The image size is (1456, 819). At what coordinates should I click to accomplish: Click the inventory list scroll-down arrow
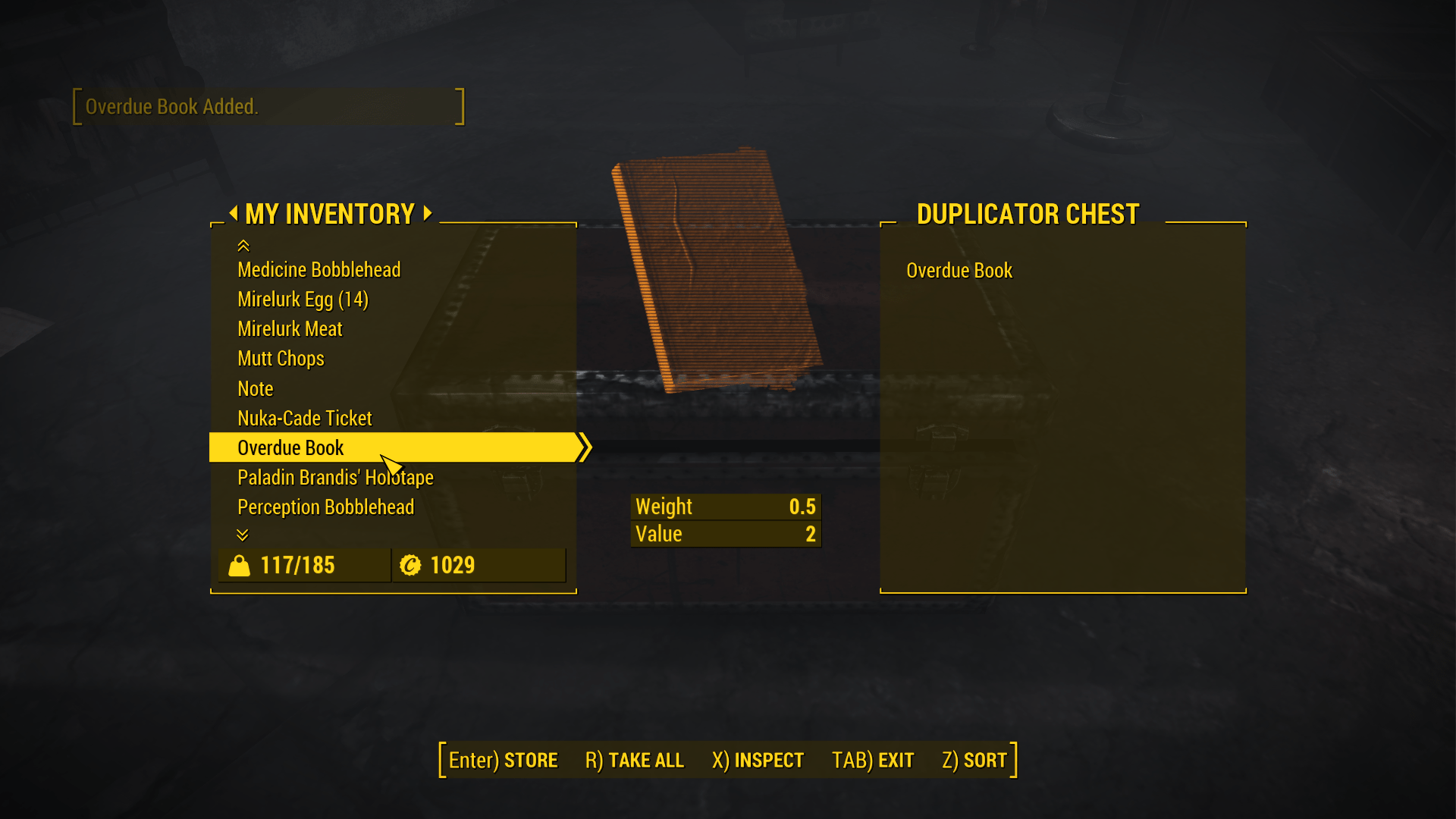243,535
